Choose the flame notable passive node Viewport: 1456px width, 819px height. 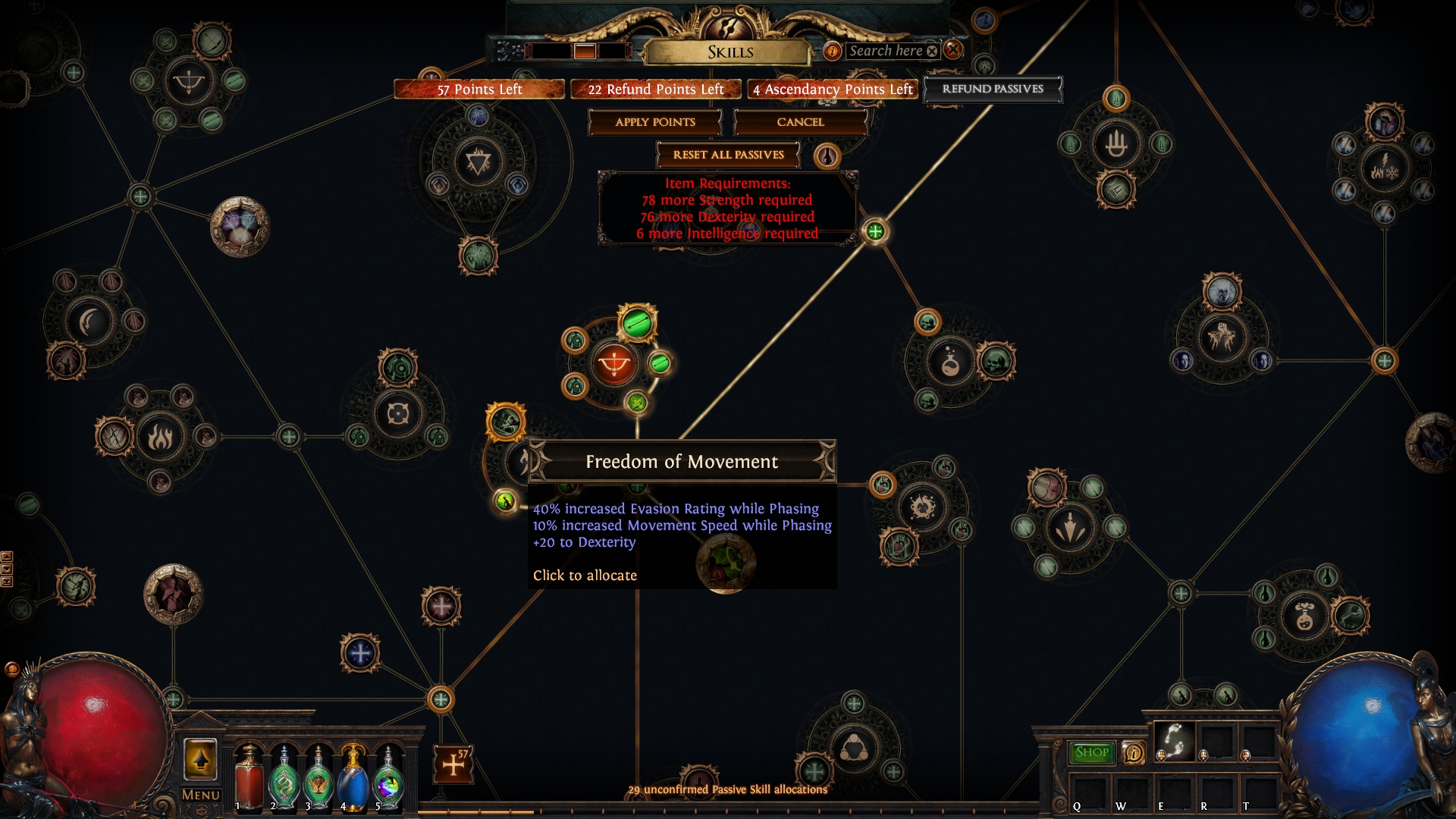[160, 437]
